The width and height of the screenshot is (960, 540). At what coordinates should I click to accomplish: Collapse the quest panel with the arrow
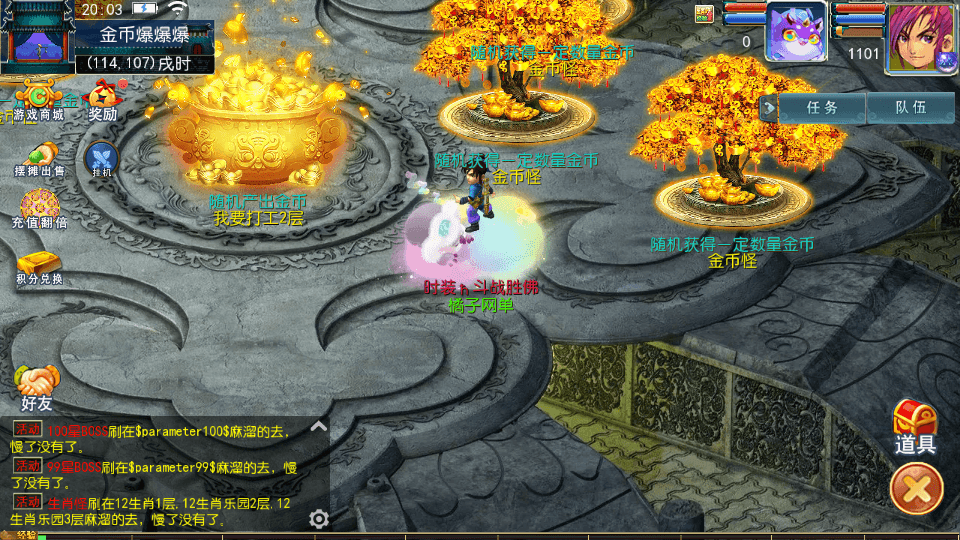769,107
